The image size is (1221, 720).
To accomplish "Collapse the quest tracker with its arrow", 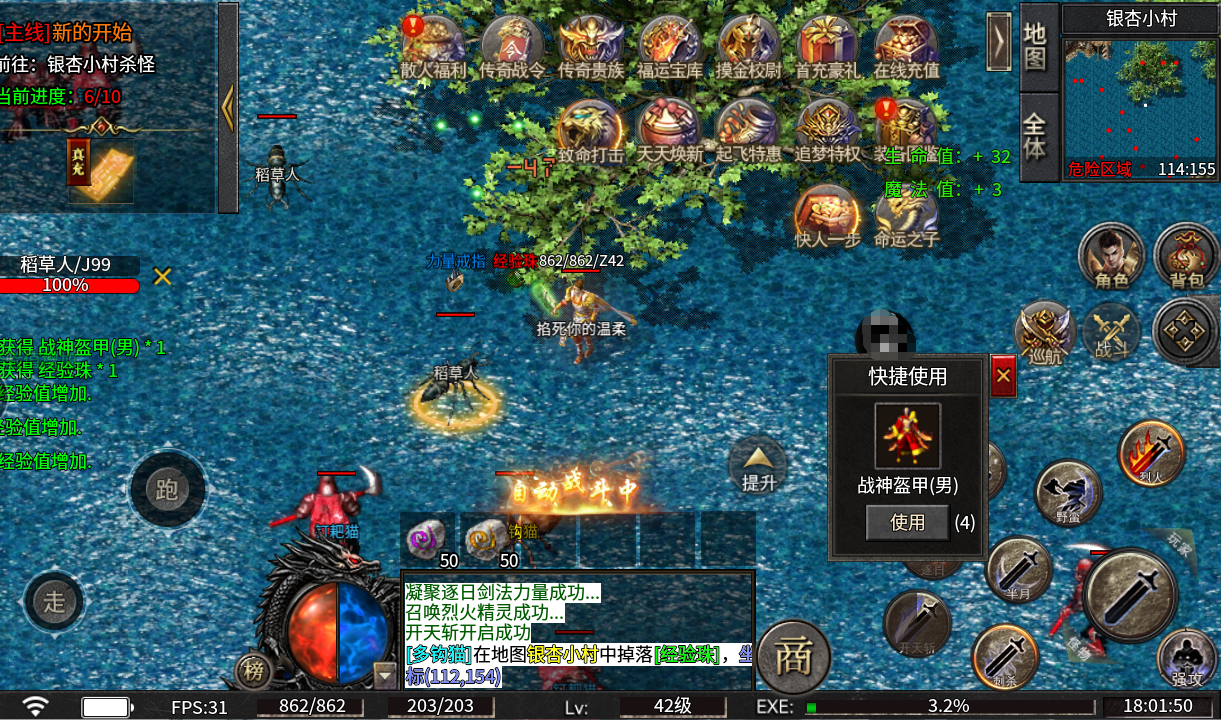I will [x=228, y=107].
